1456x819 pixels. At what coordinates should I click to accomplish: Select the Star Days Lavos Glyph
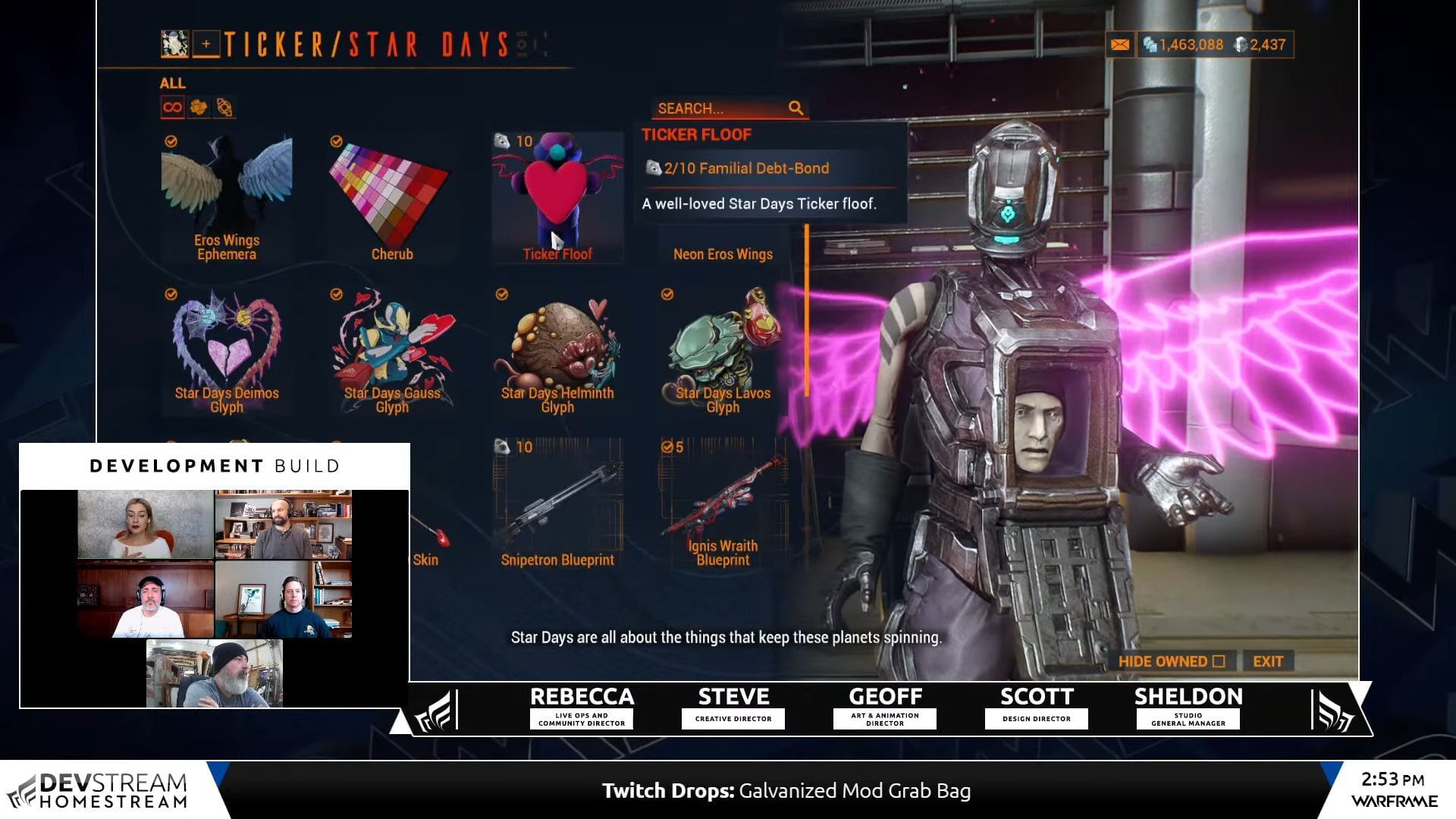(723, 350)
